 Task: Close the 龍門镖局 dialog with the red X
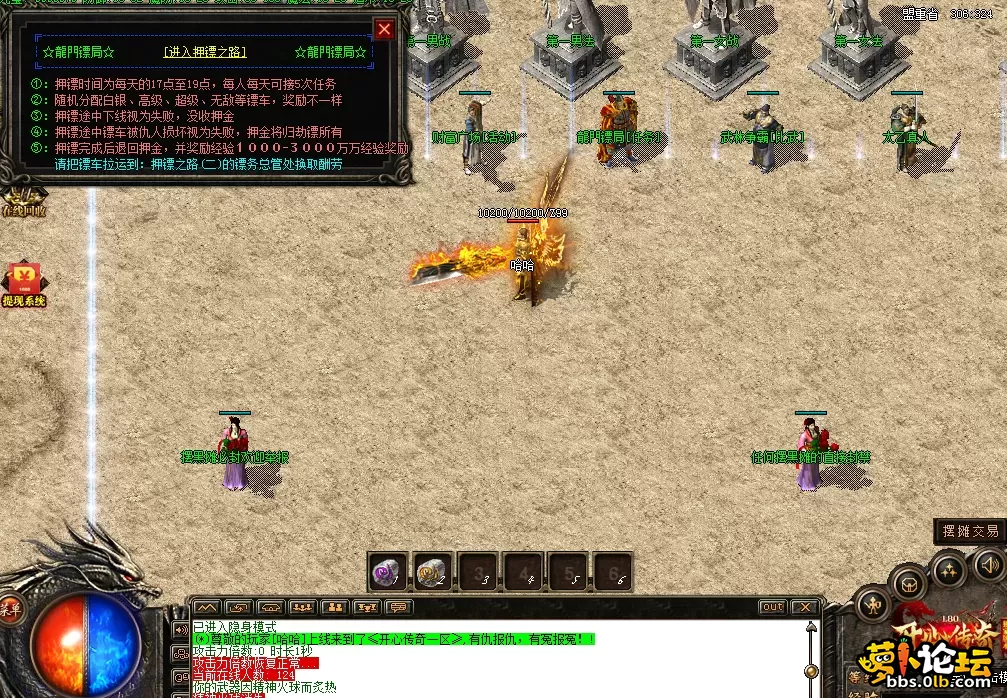tap(384, 29)
